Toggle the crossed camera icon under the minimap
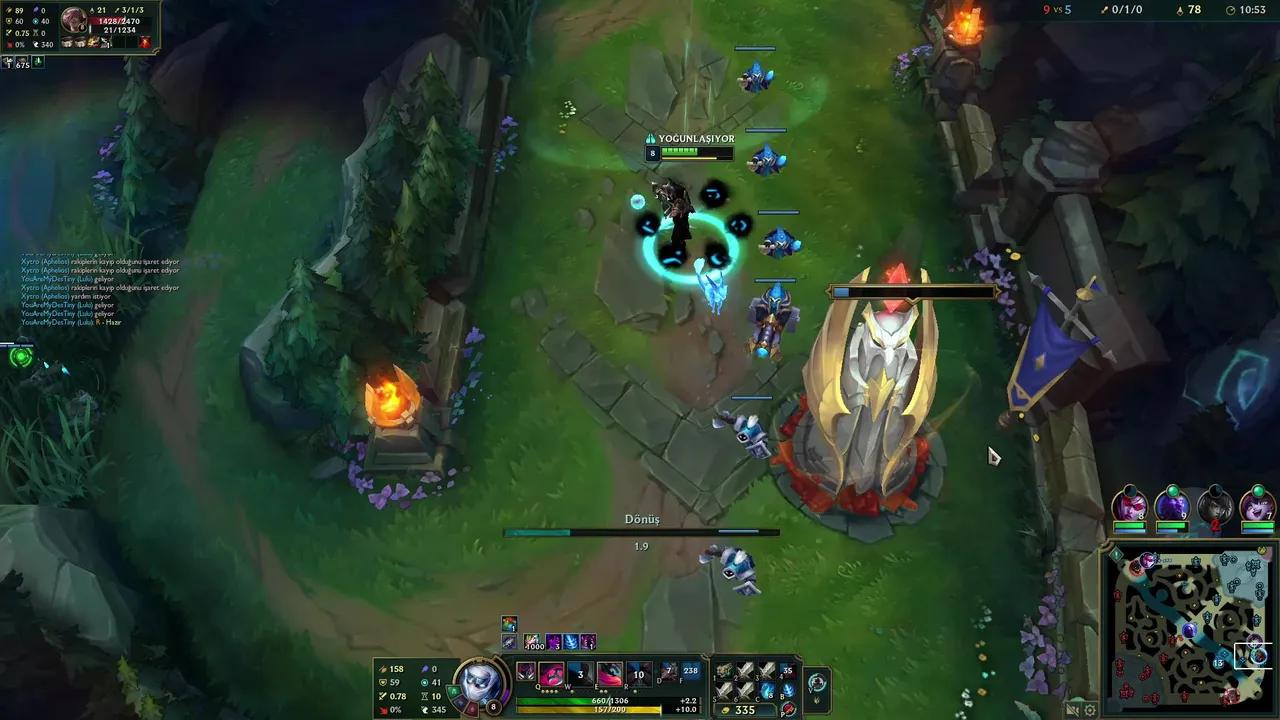 1072,710
